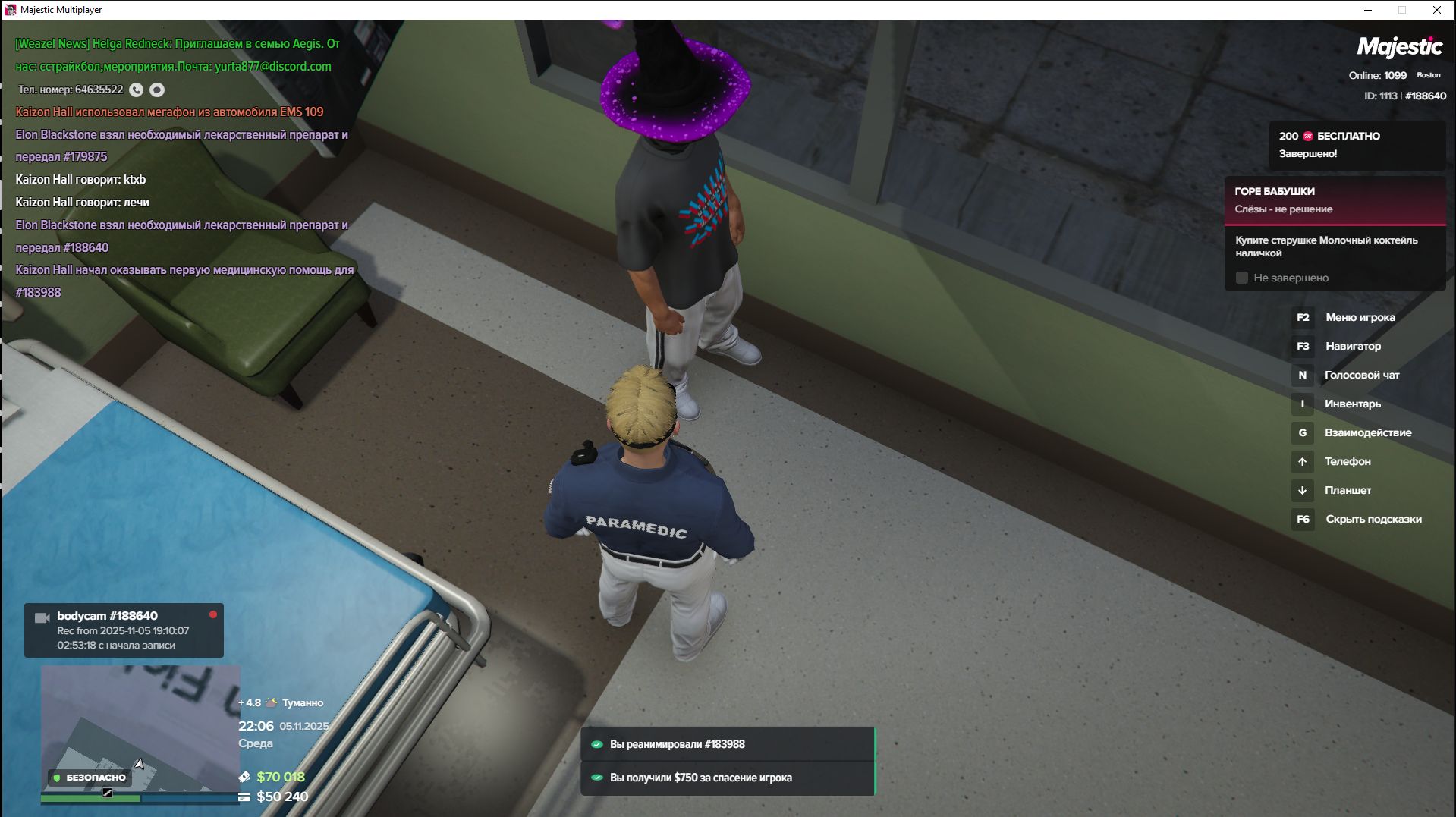Select the bodycam #188640 recording panel
This screenshot has height=817, width=1456.
124,630
